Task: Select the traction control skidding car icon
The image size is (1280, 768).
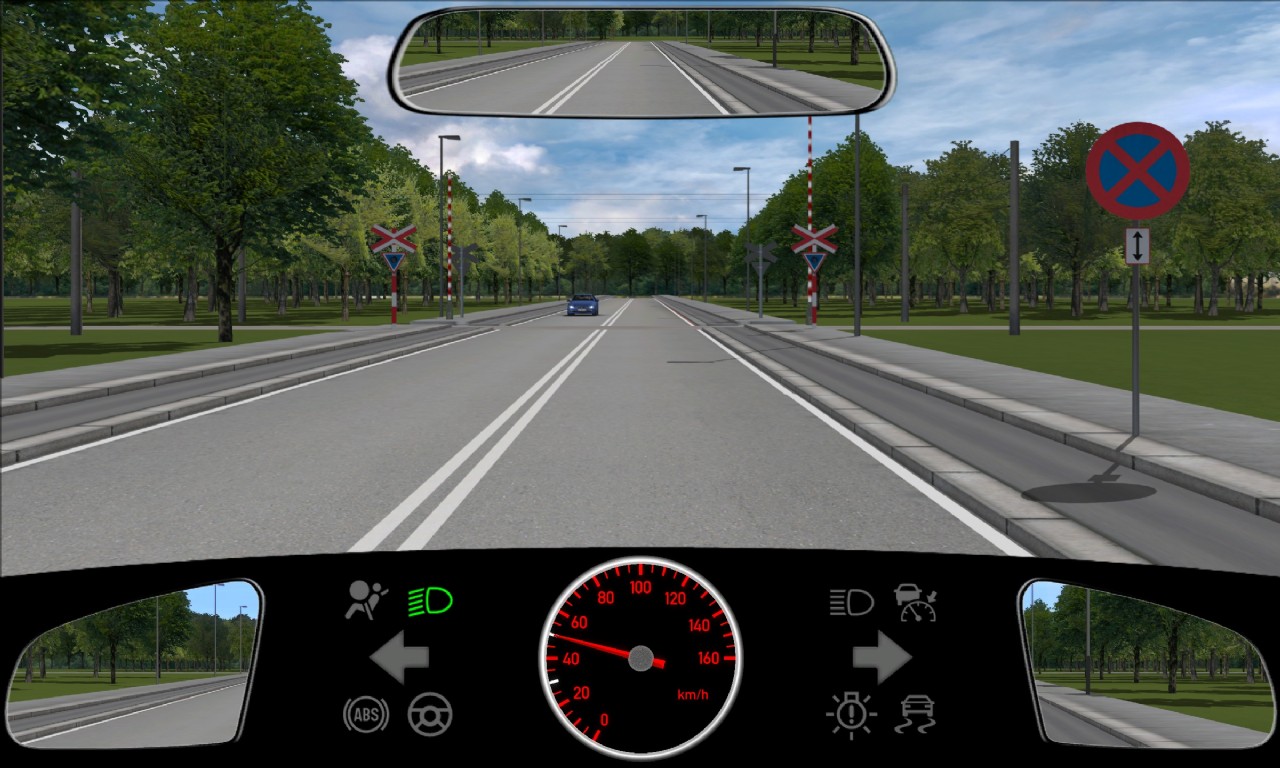Action: tap(916, 714)
